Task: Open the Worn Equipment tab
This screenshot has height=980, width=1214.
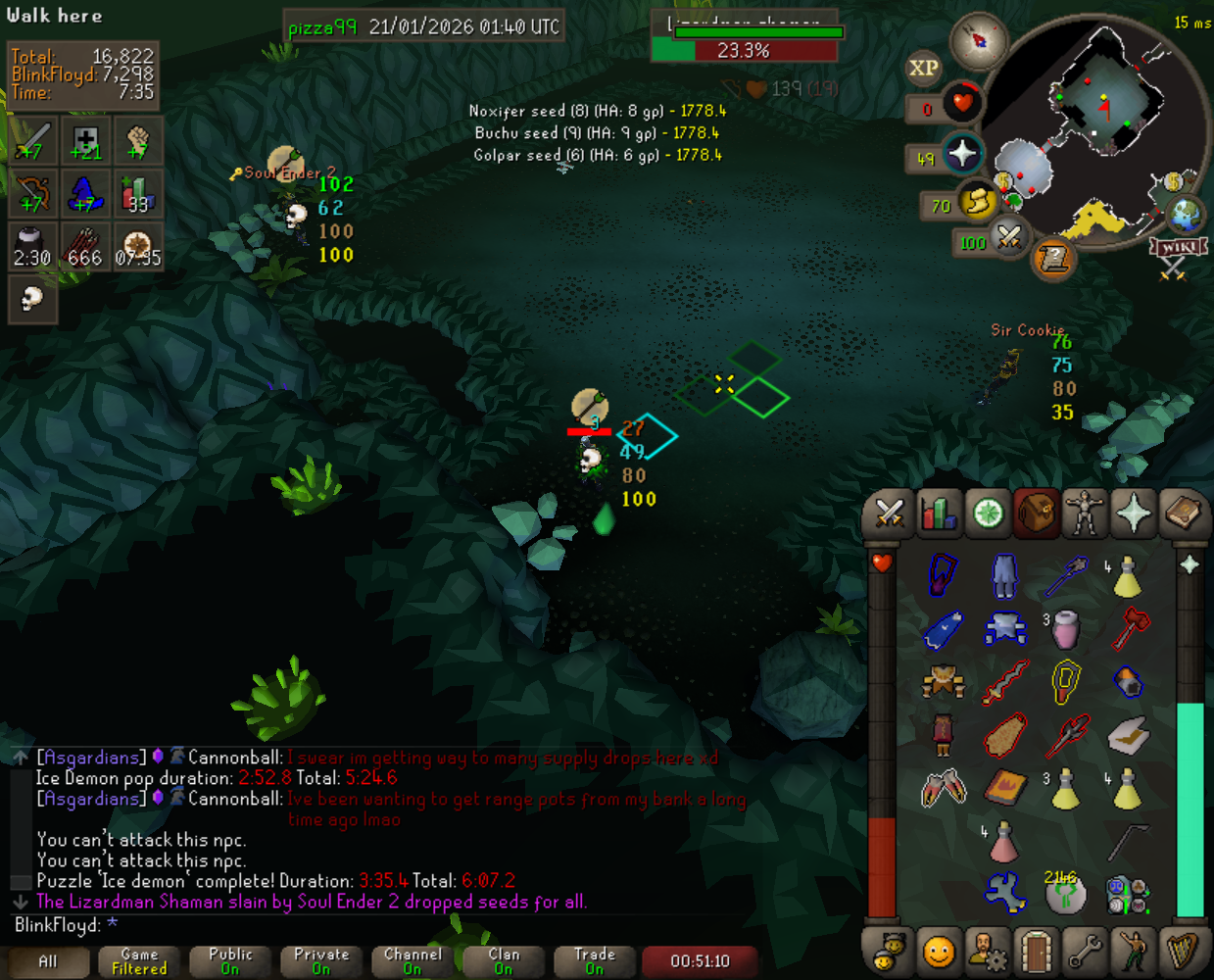Action: click(1085, 513)
